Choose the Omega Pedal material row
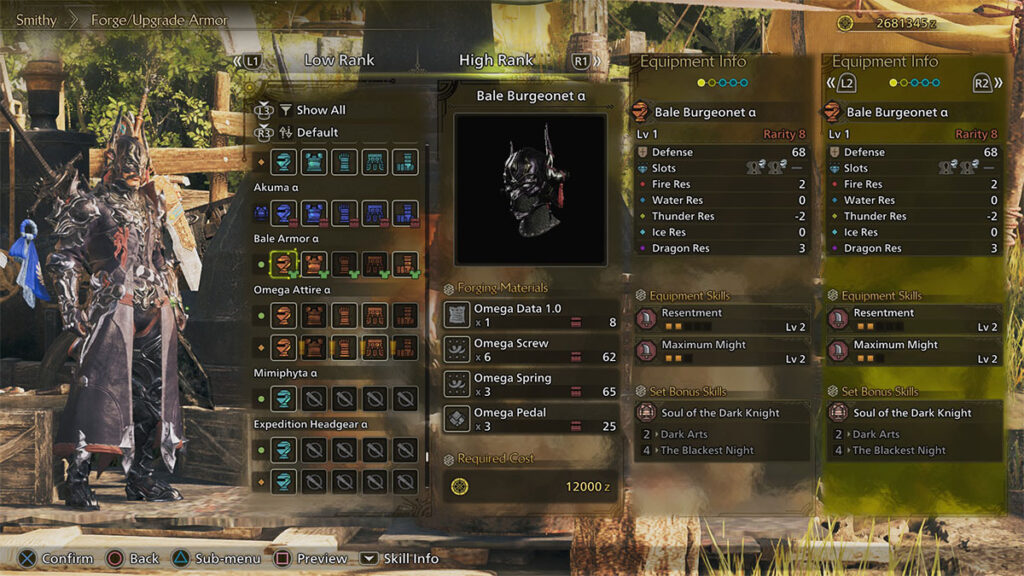The height and width of the screenshot is (576, 1024). click(530, 419)
